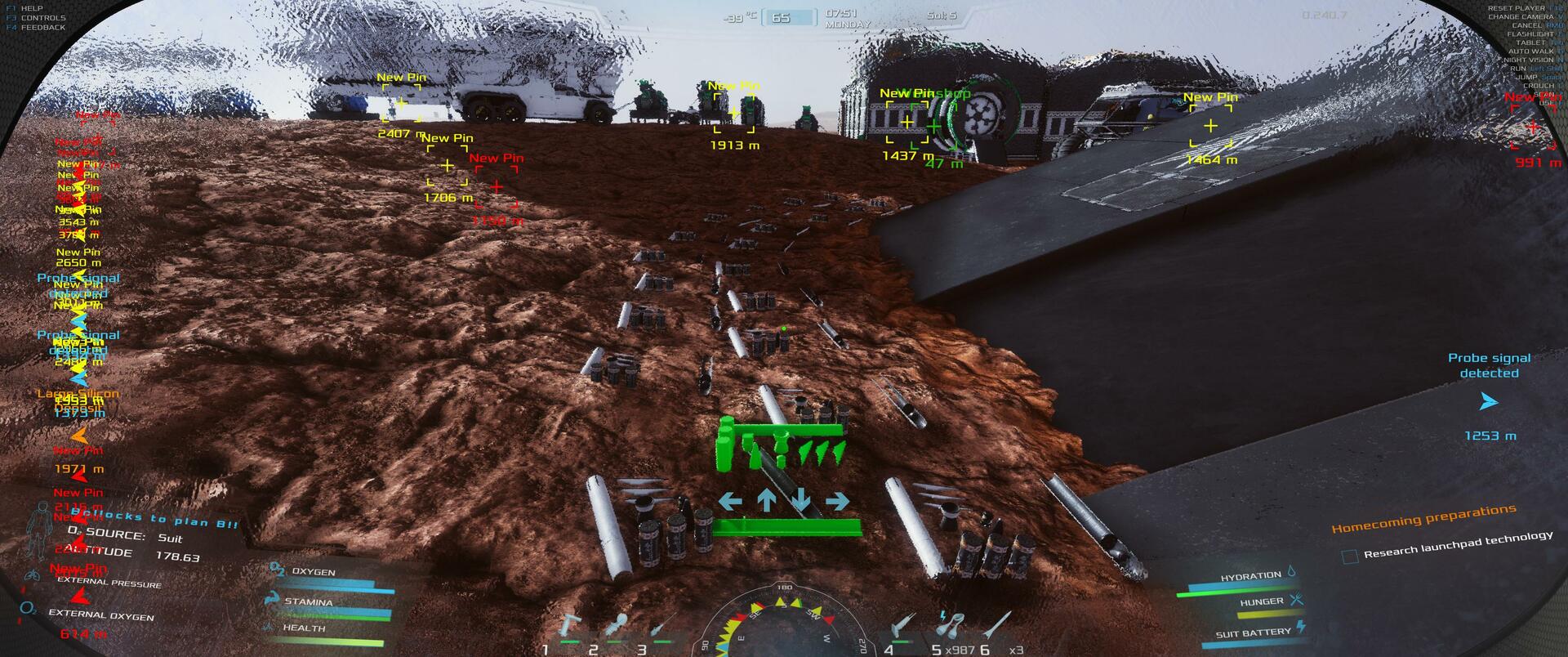This screenshot has width=1568, height=657.
Task: Click the green Workshop marker at 47 m
Action: click(x=934, y=127)
